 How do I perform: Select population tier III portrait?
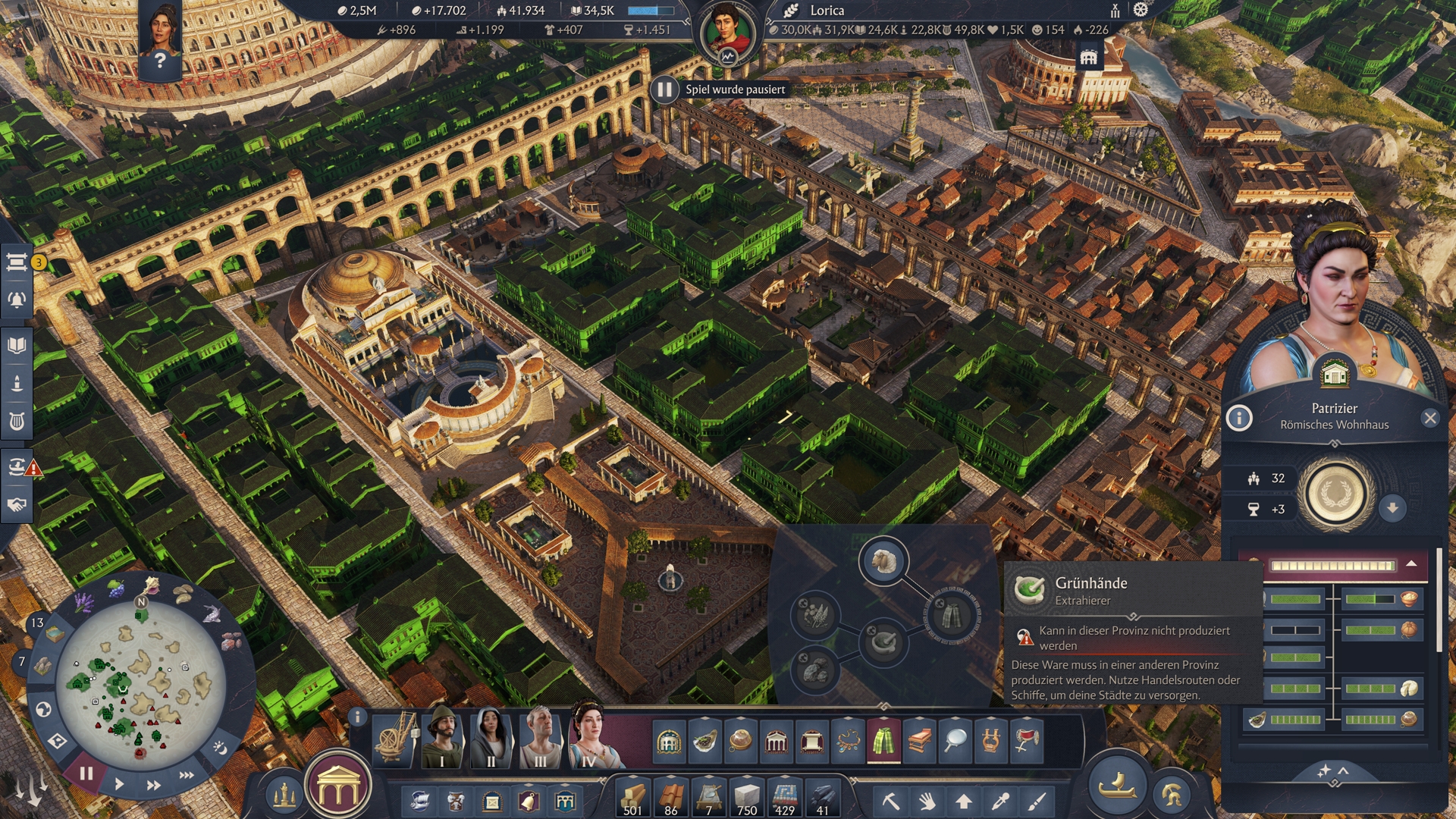coord(540,739)
